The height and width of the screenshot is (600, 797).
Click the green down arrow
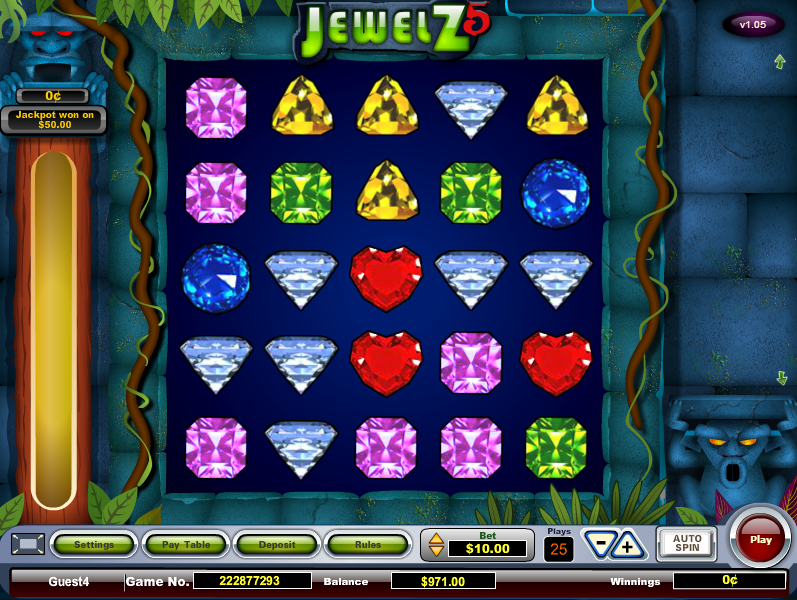pos(781,377)
